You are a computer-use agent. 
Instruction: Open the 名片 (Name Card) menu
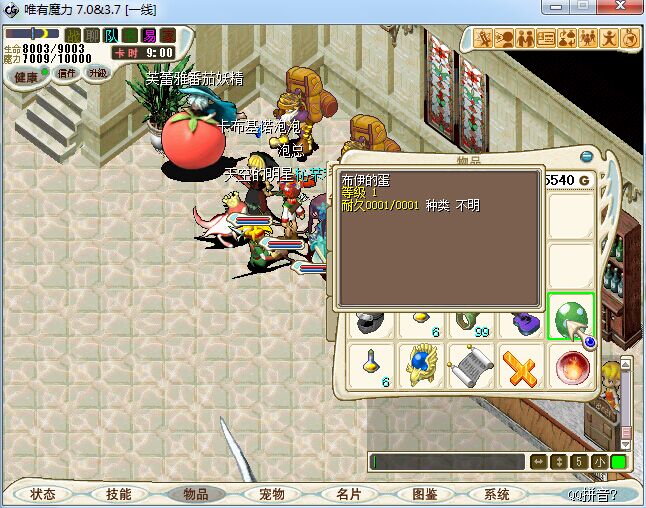click(x=347, y=494)
